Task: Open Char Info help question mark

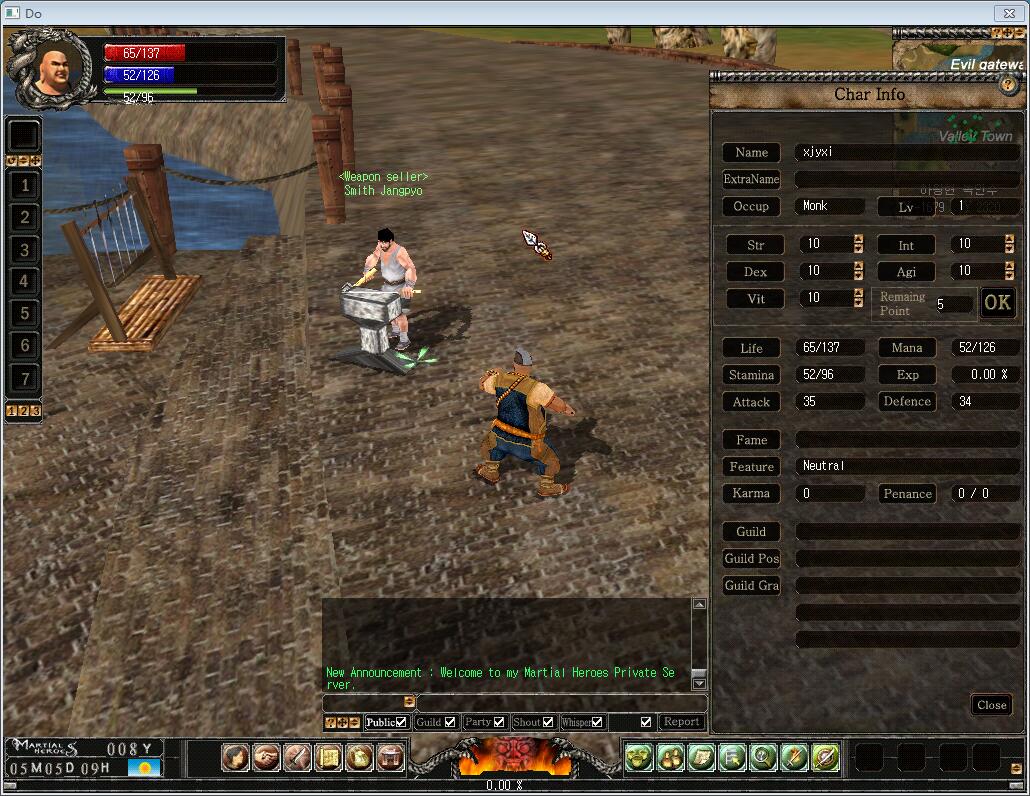Action: (x=1008, y=85)
